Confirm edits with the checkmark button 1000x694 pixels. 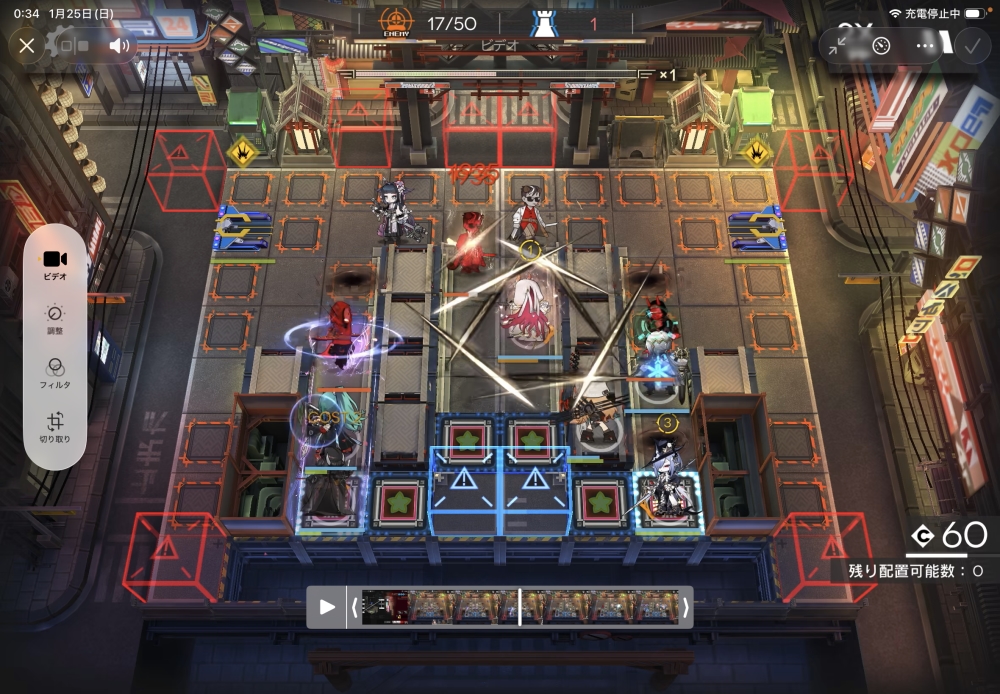[970, 45]
